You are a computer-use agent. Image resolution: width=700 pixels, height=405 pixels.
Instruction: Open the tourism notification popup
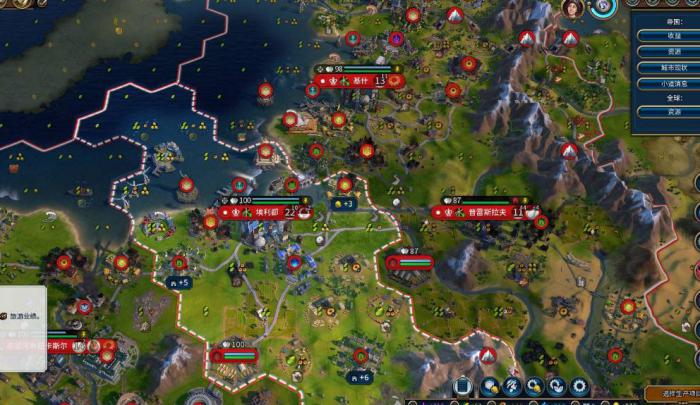(x=22, y=316)
